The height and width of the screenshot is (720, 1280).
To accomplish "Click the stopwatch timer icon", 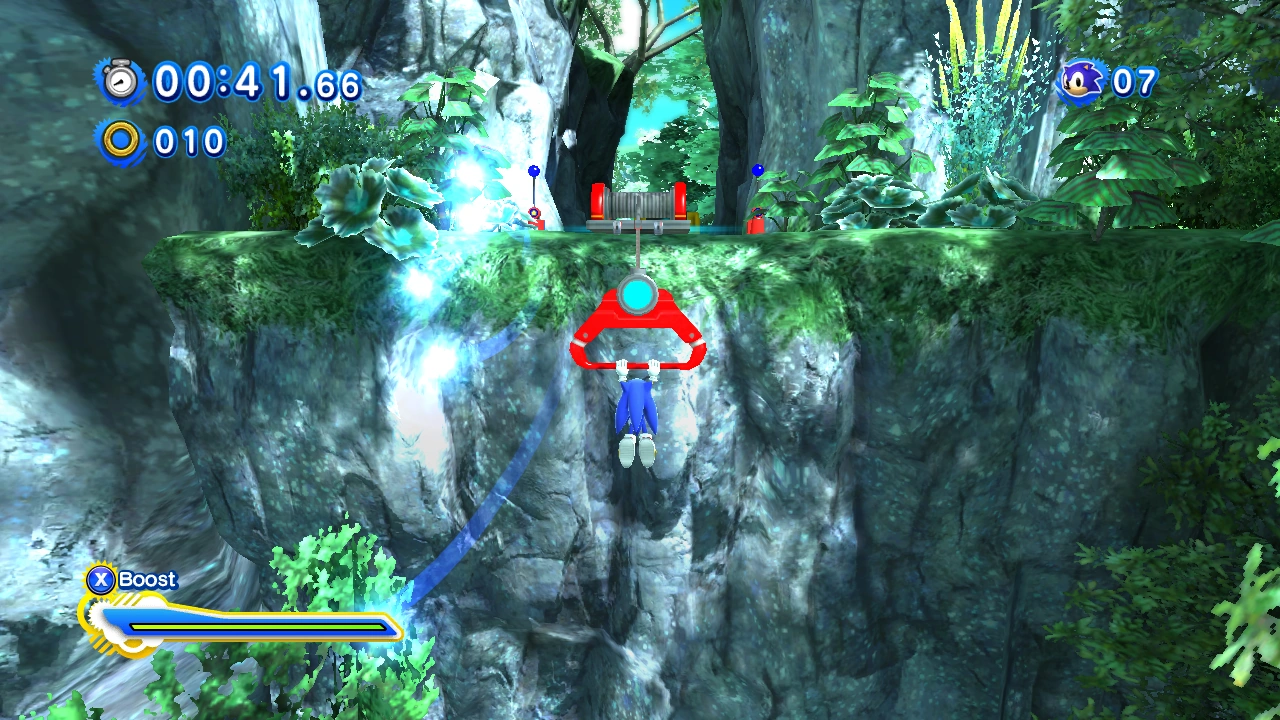I will coord(122,80).
